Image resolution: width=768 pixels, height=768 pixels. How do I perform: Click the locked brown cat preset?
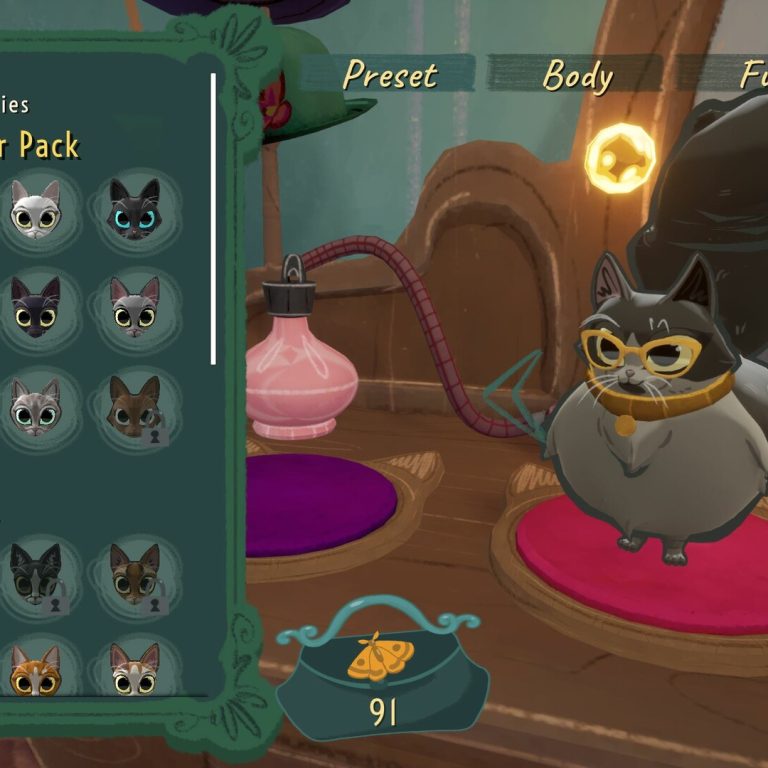click(x=134, y=406)
